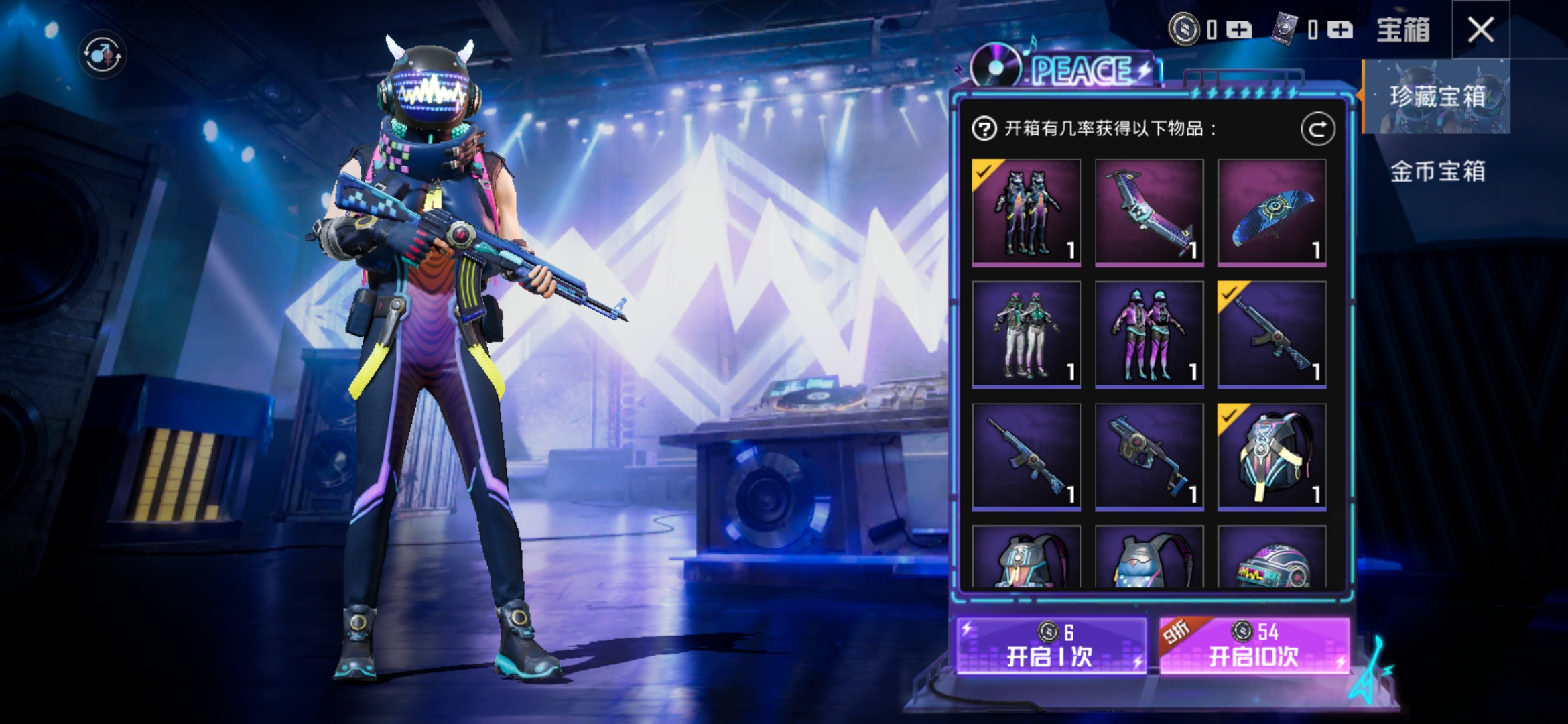
Task: Toggle character gender preview icon
Action: click(102, 54)
